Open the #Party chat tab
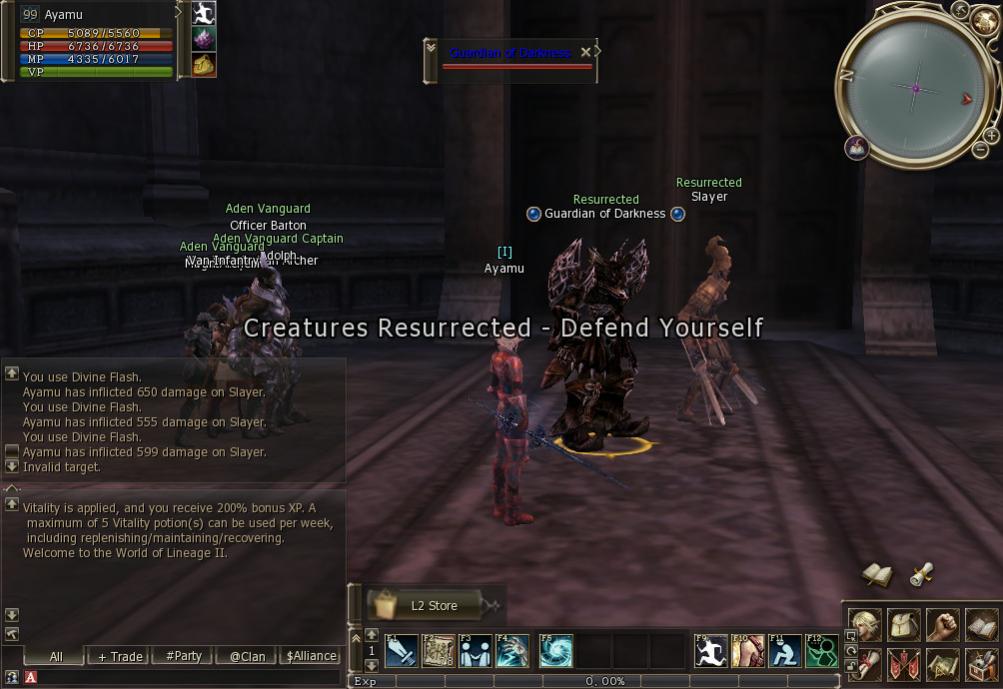The image size is (1003, 689). click(183, 656)
